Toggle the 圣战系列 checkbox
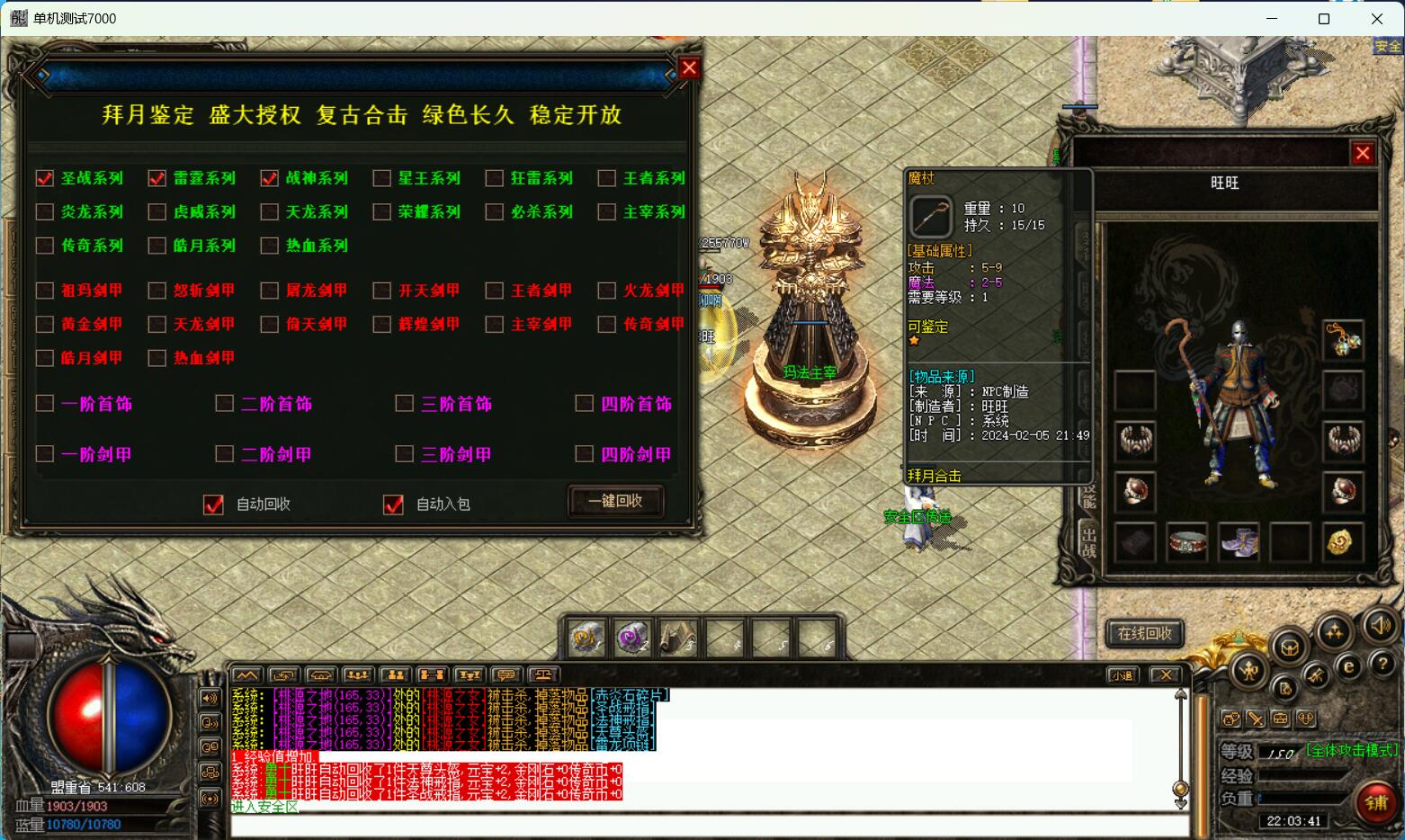This screenshot has width=1405, height=840. click(45, 178)
